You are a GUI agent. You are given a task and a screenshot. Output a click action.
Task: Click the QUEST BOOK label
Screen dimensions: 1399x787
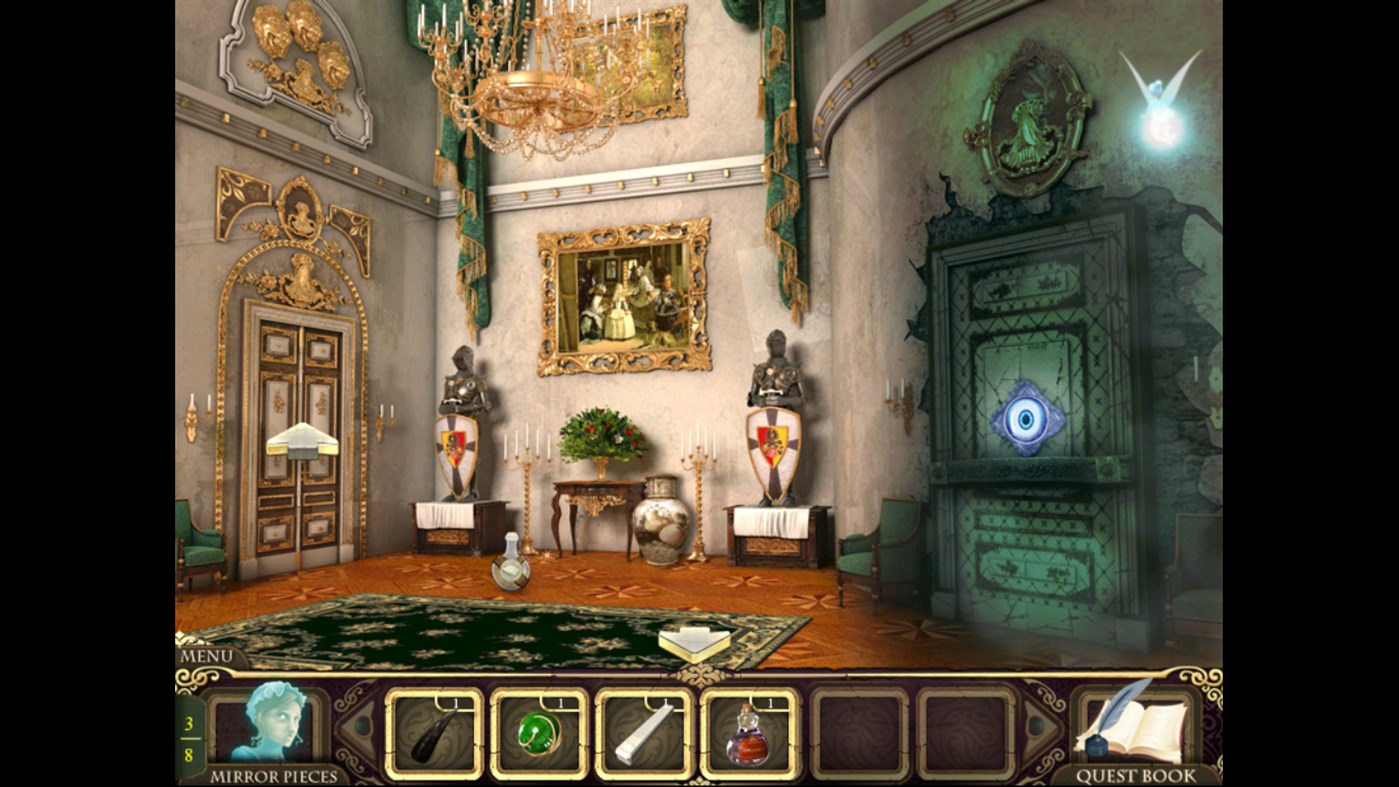point(1137,775)
